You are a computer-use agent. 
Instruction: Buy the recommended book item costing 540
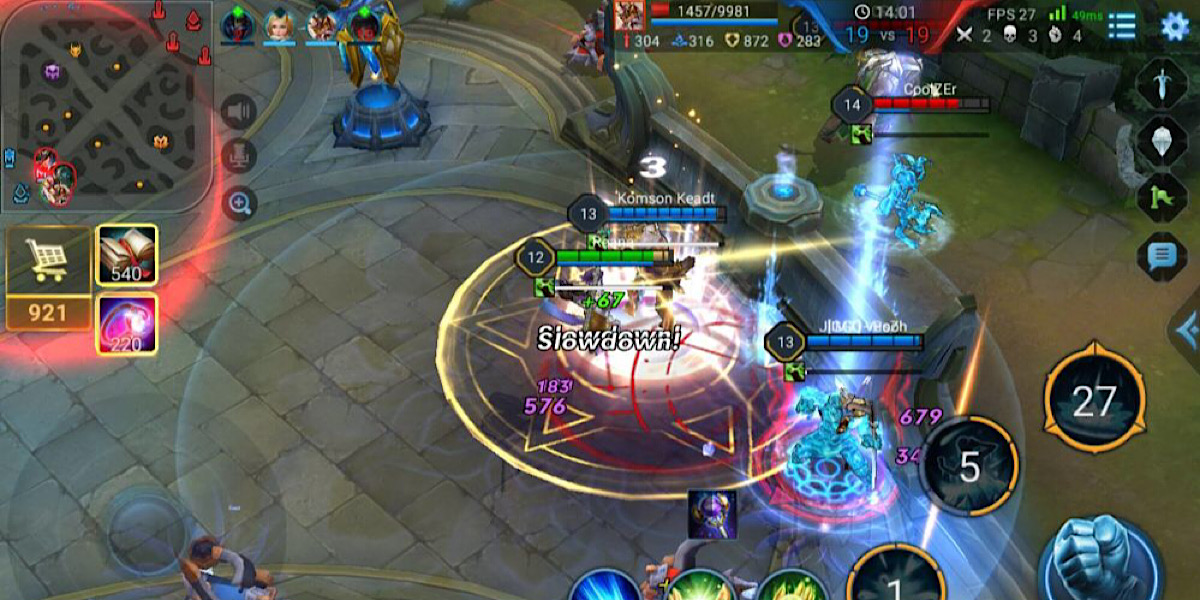click(x=126, y=256)
